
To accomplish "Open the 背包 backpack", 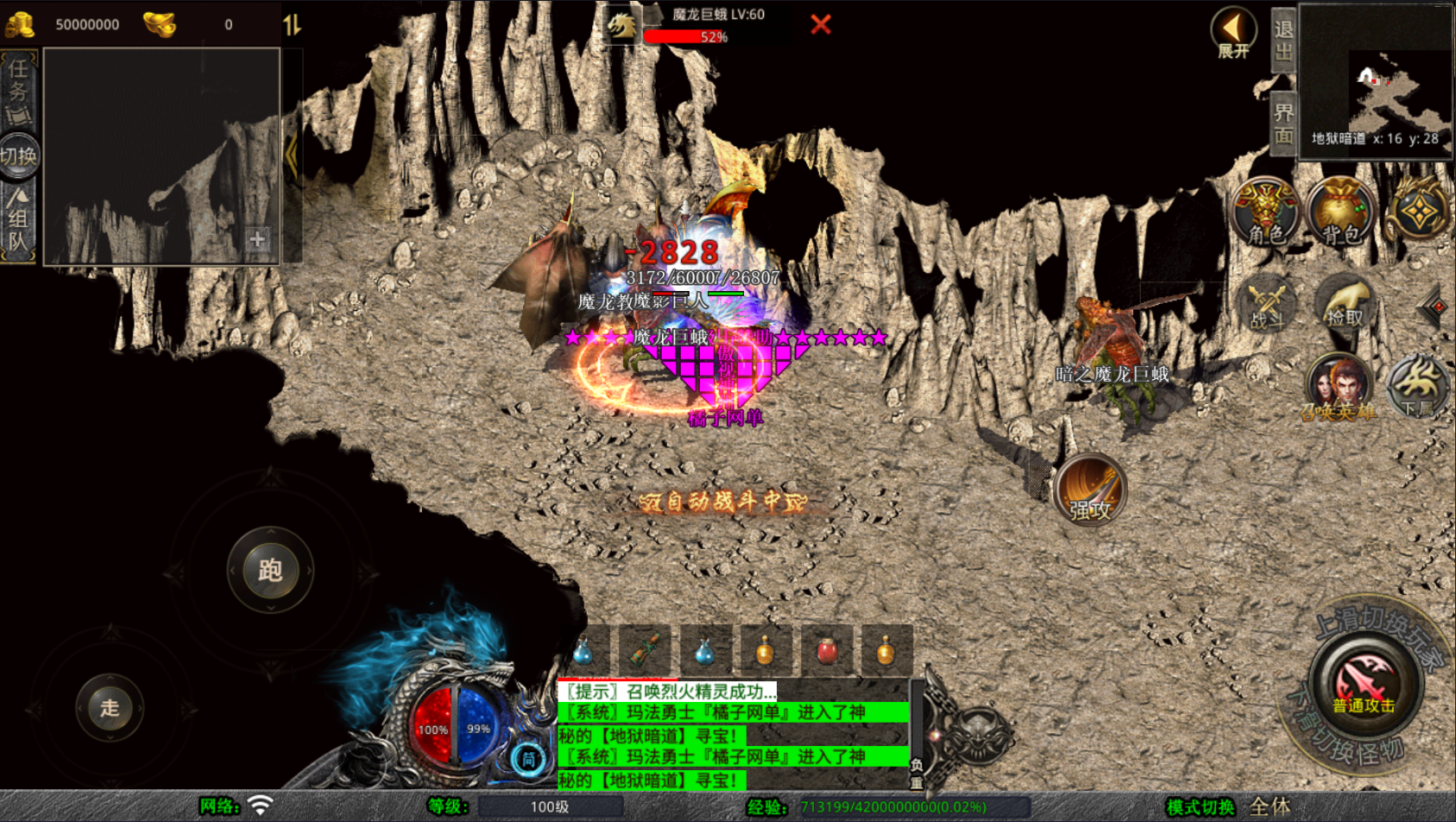I will tap(1340, 212).
